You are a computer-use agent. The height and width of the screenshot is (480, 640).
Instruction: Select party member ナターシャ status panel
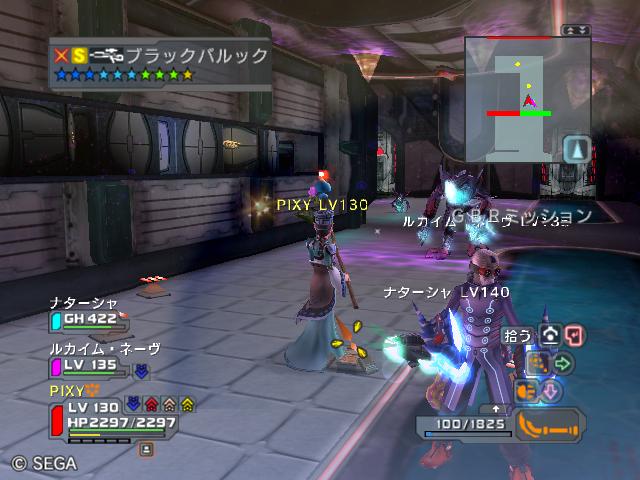pyautogui.click(x=88, y=312)
